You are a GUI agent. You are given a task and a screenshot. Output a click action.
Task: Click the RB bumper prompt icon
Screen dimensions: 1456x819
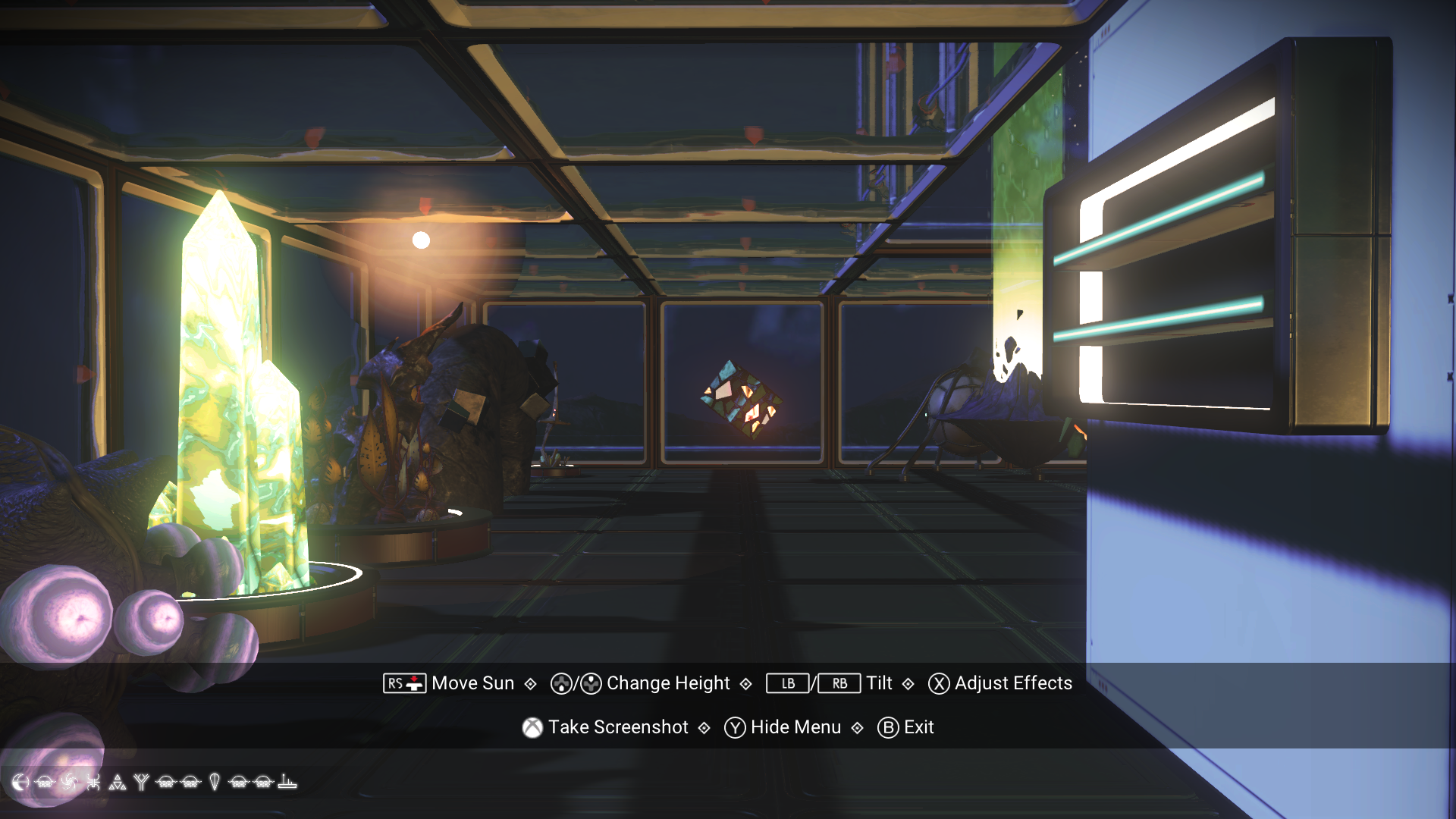coord(839,683)
